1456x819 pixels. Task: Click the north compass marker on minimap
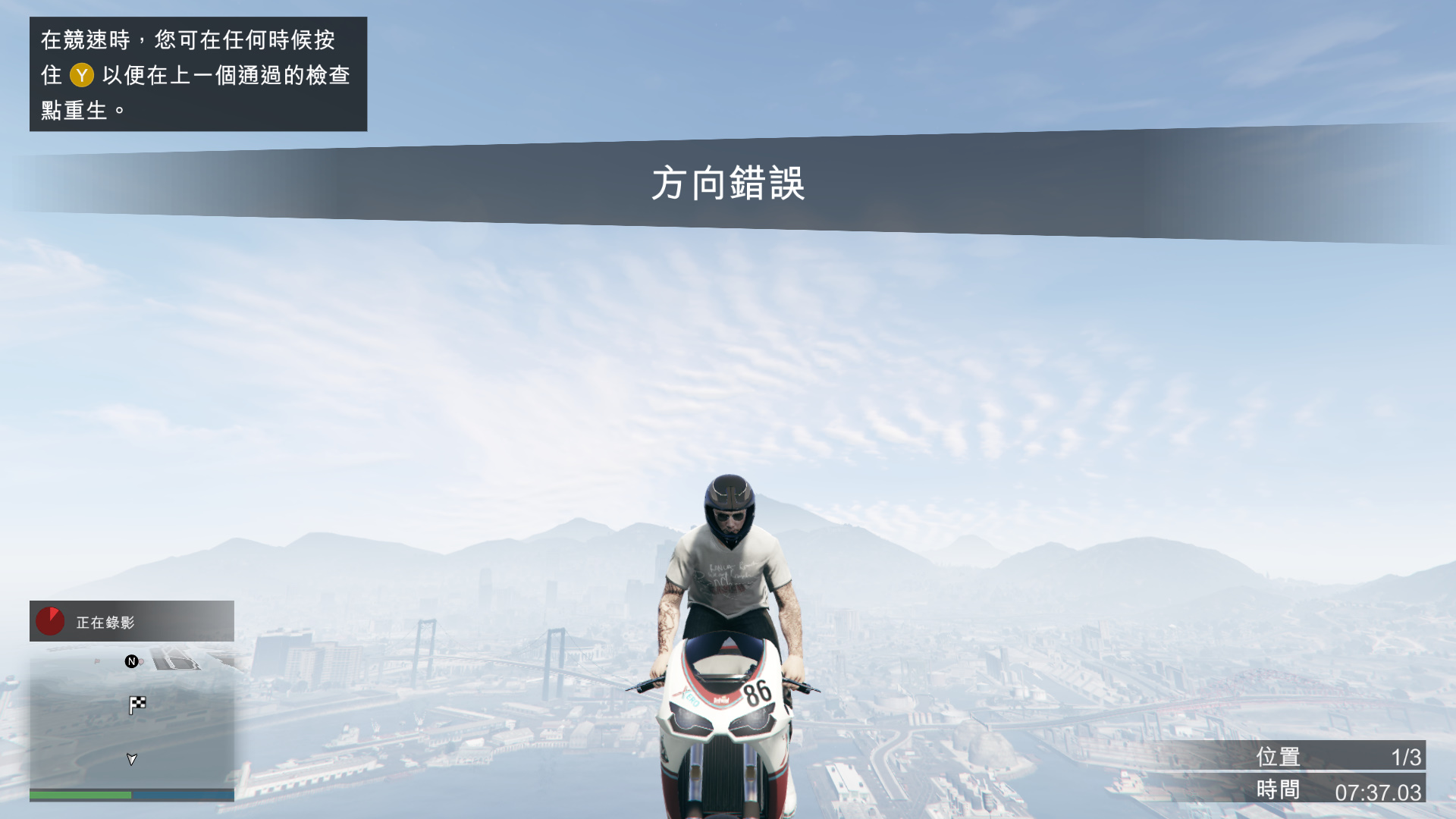(x=131, y=661)
